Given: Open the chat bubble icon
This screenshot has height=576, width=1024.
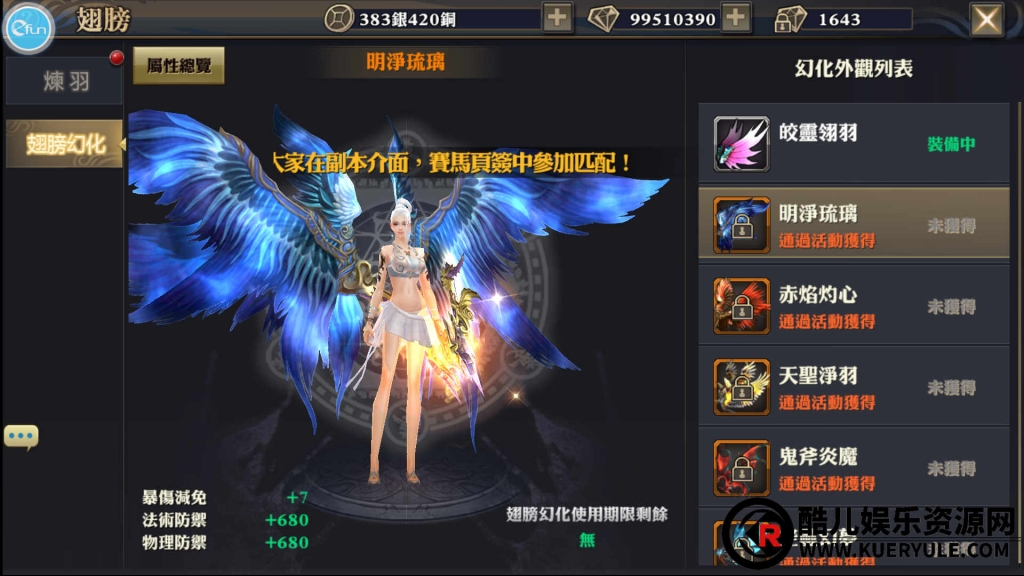Looking at the screenshot, I should (21, 436).
